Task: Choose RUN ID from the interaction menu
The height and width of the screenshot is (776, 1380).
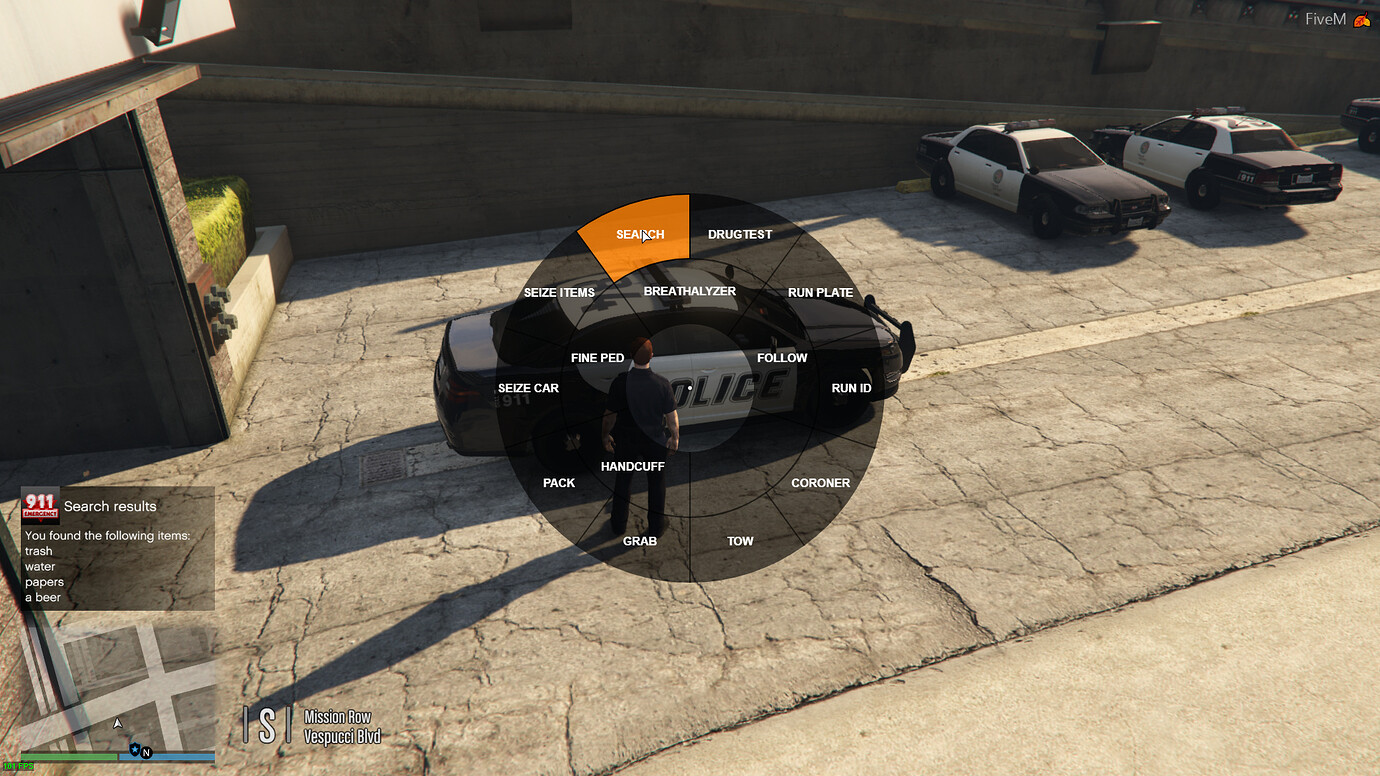Action: click(851, 388)
